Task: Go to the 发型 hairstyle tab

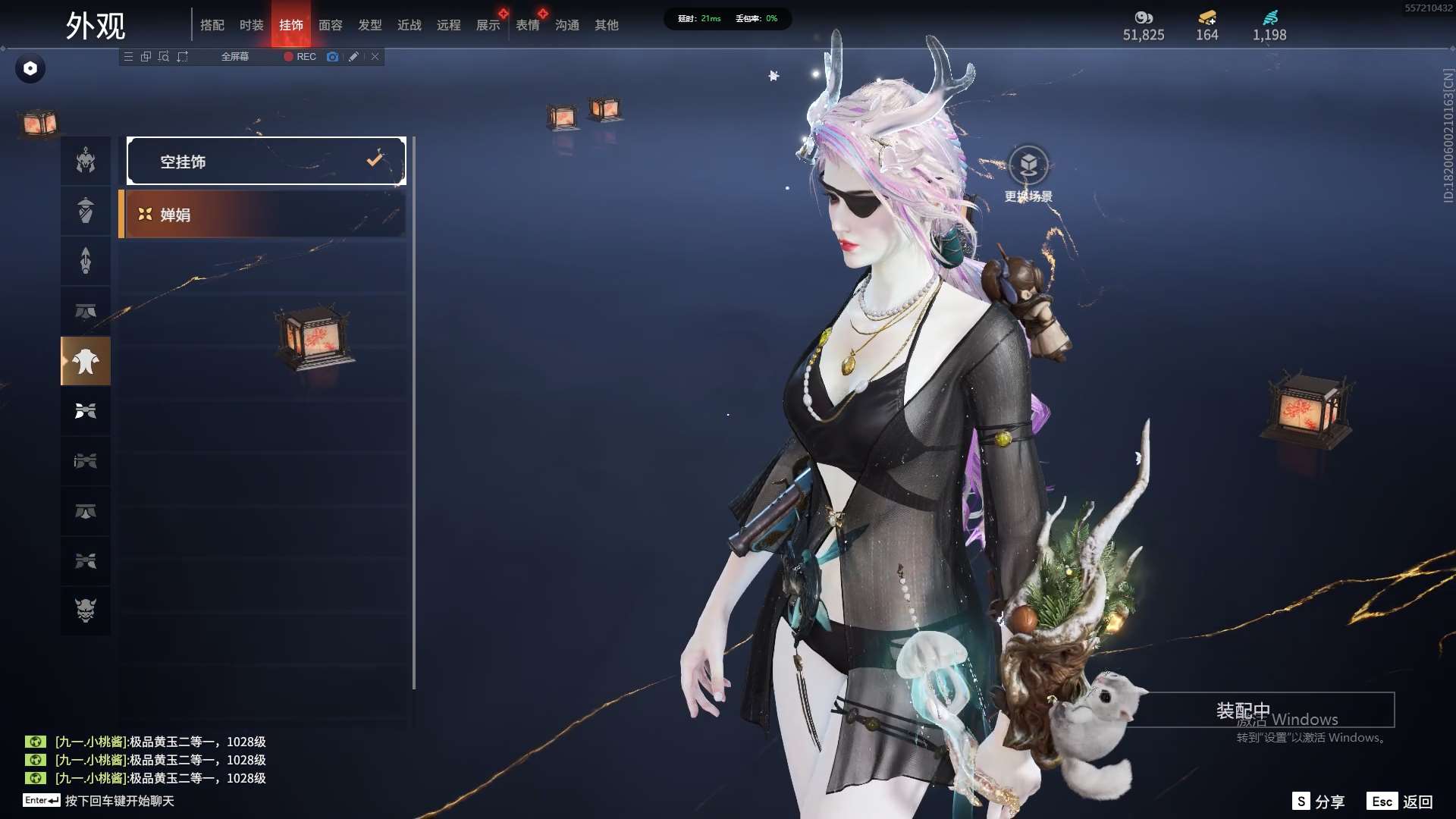Action: click(370, 25)
